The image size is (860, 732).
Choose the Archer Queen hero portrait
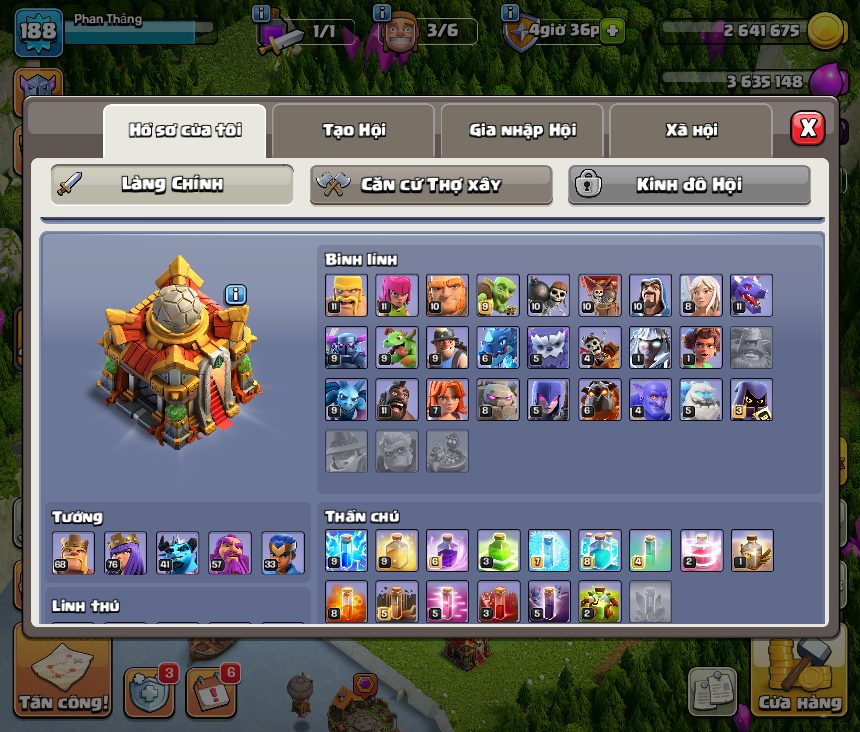point(125,552)
